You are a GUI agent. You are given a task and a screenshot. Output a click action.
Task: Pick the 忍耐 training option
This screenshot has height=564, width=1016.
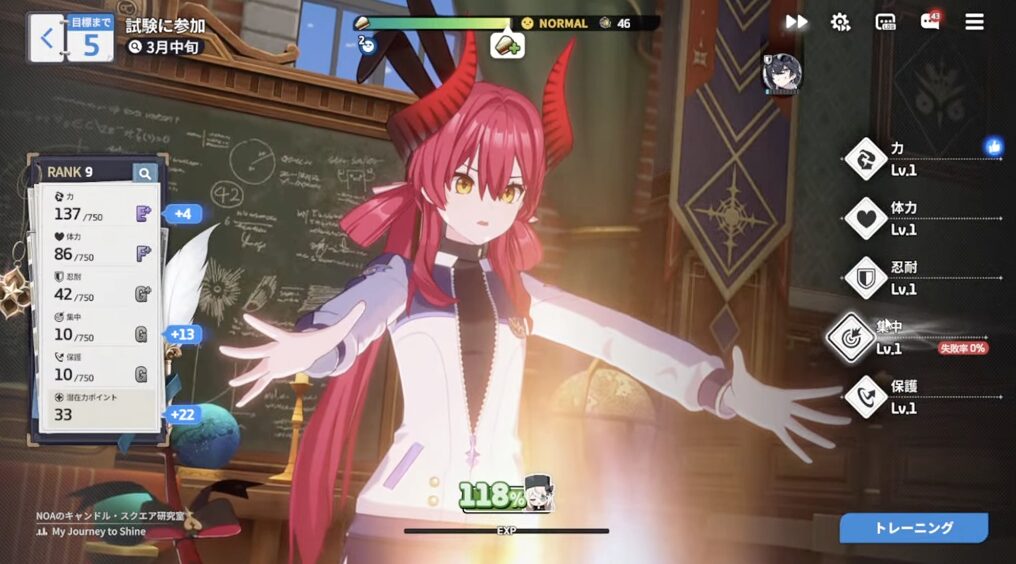pyautogui.click(x=865, y=278)
